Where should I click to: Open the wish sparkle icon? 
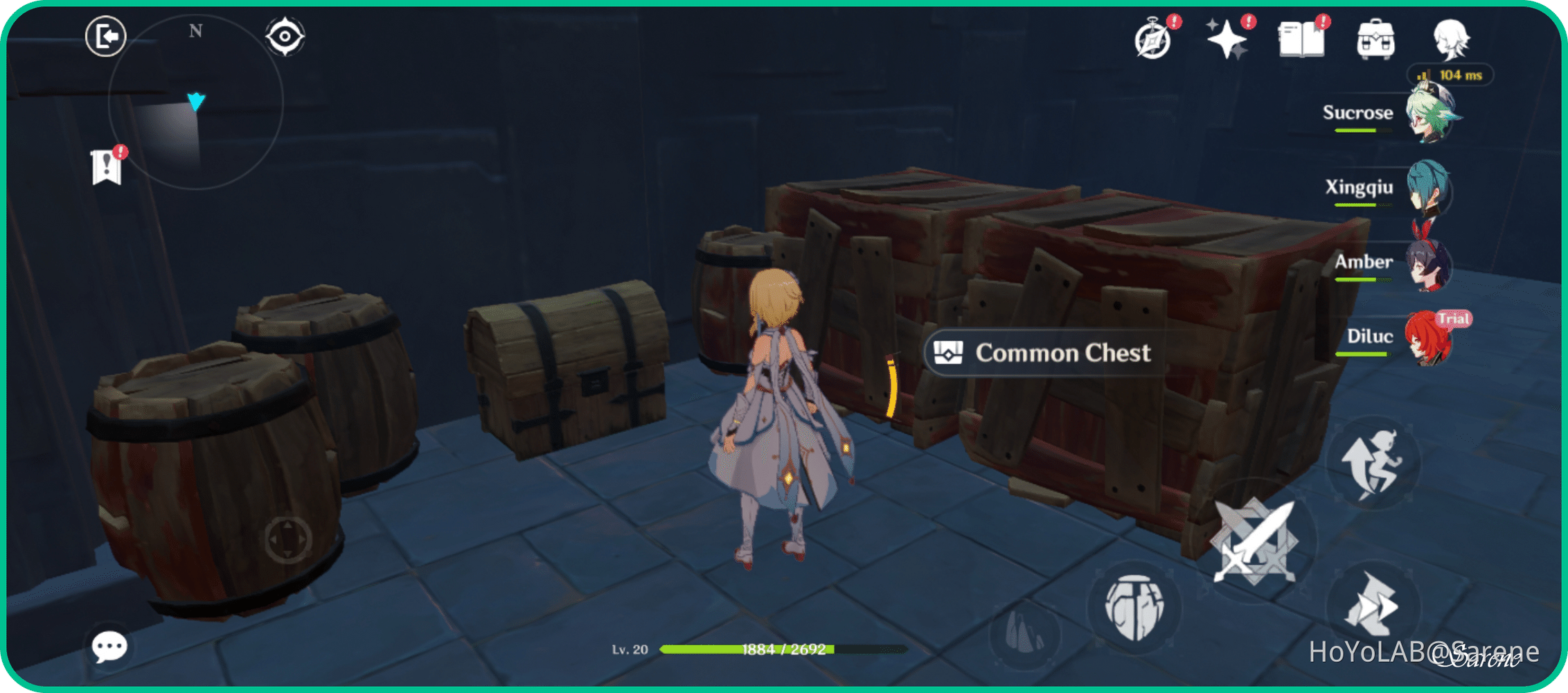point(1227,40)
